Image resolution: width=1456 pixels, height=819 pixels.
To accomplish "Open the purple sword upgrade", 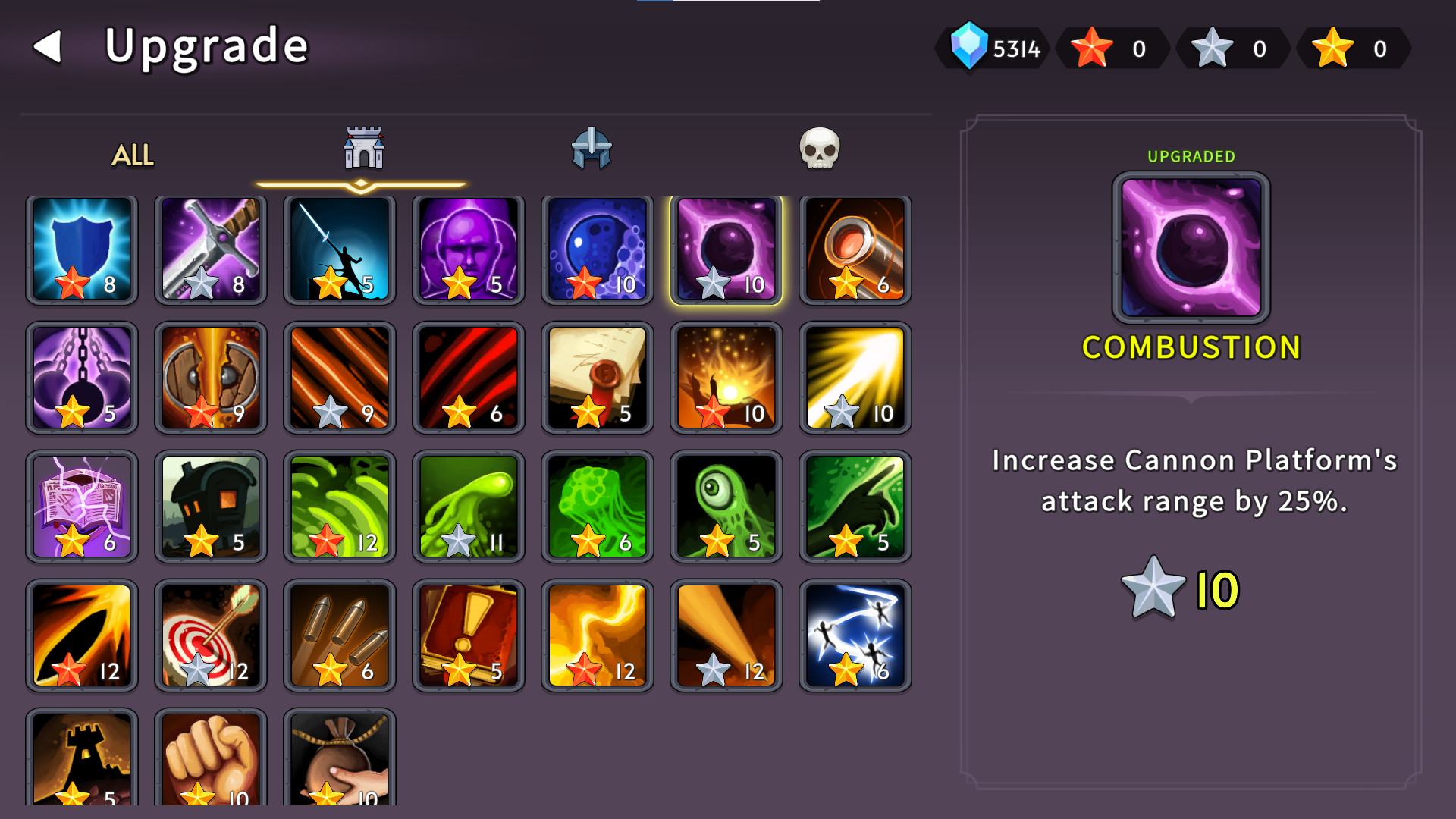I will pos(209,250).
